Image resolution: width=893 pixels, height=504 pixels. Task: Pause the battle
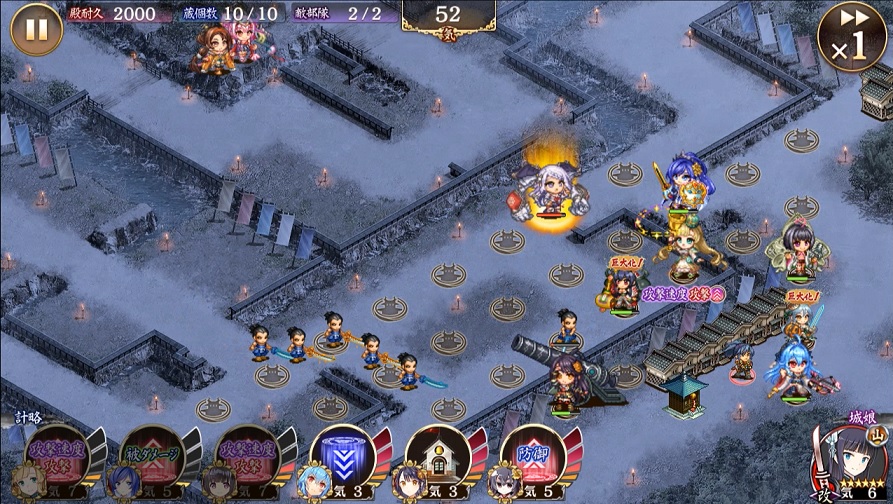(36, 29)
